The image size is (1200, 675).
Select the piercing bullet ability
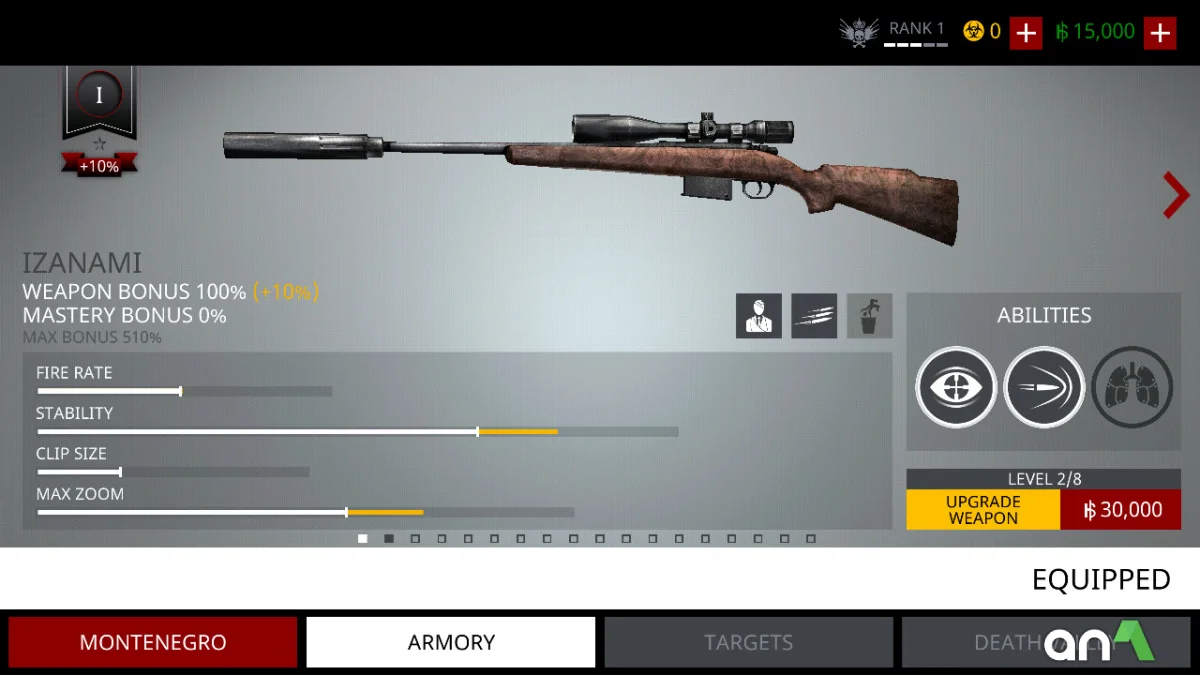[x=1044, y=387]
